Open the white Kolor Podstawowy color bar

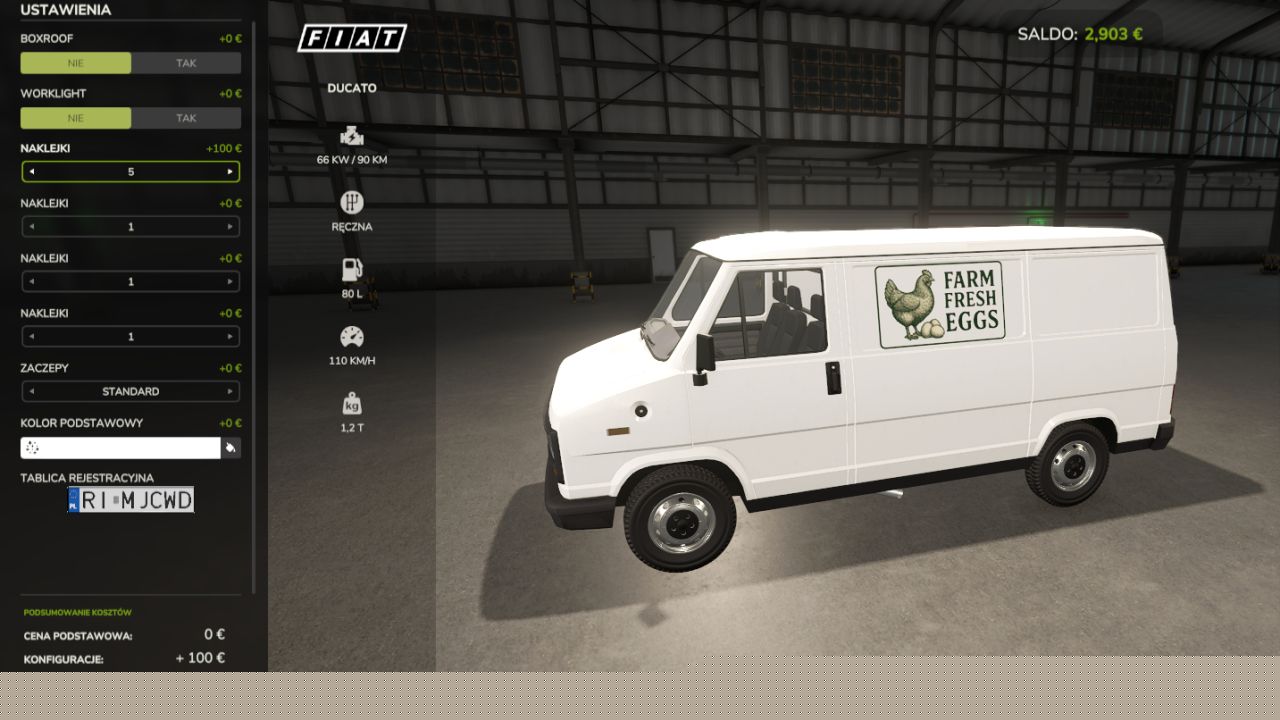(120, 448)
